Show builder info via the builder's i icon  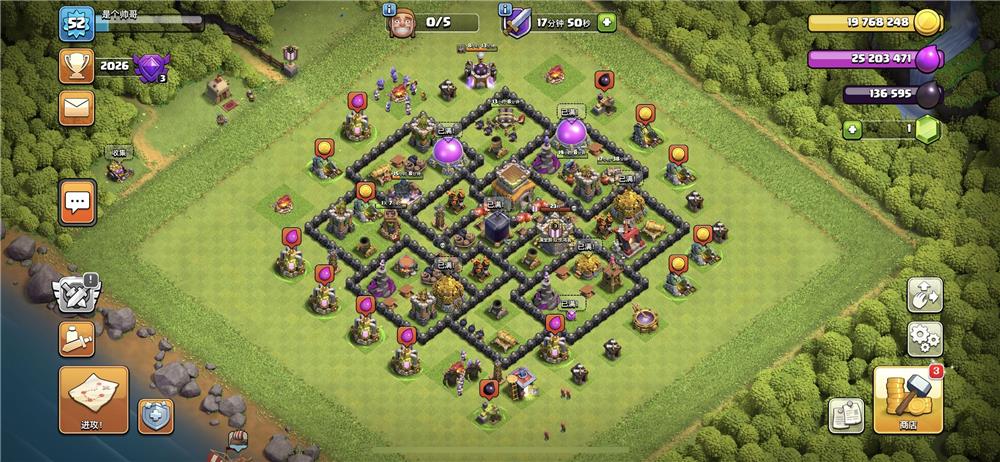391,8
